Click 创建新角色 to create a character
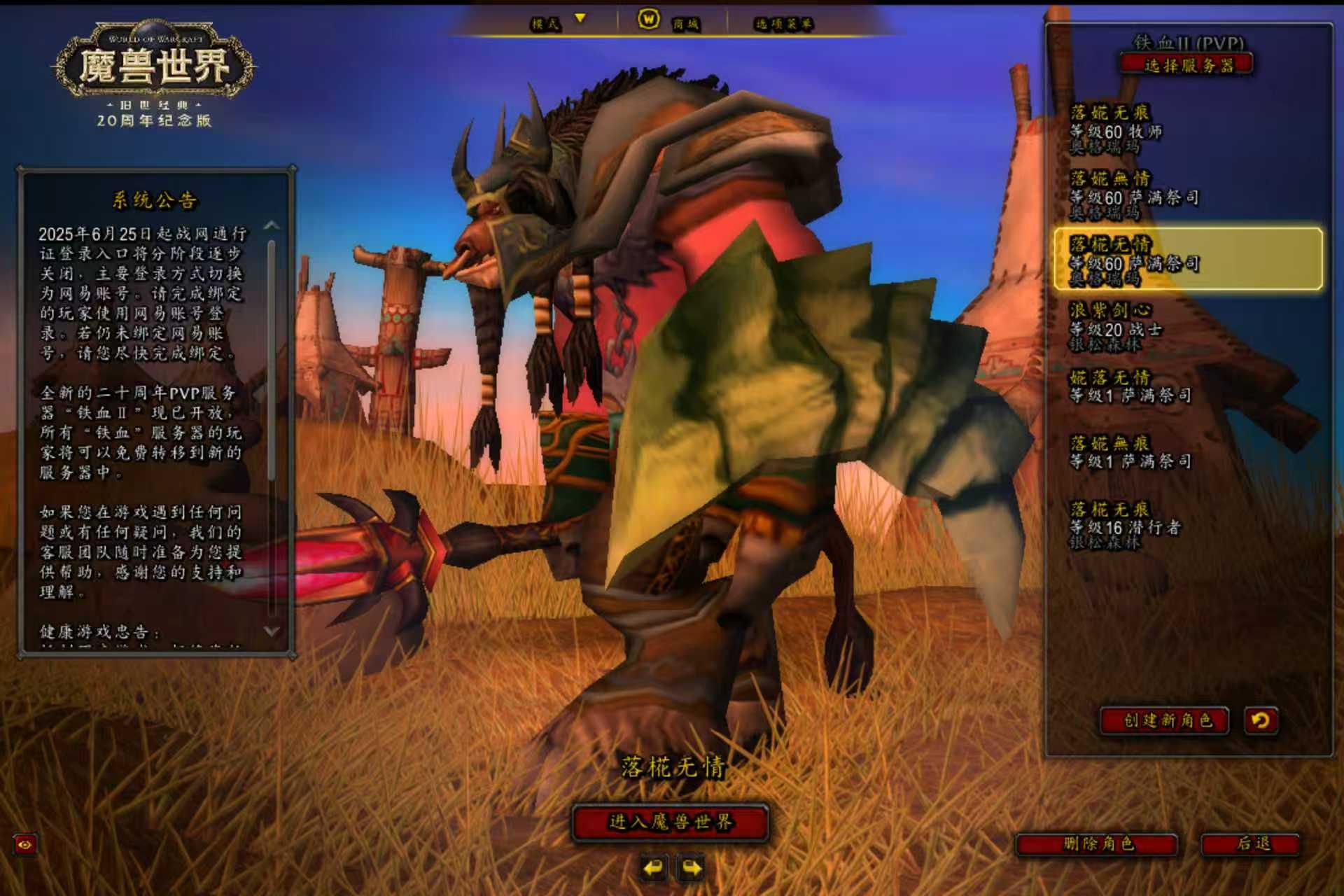1344x896 pixels. point(1165,720)
